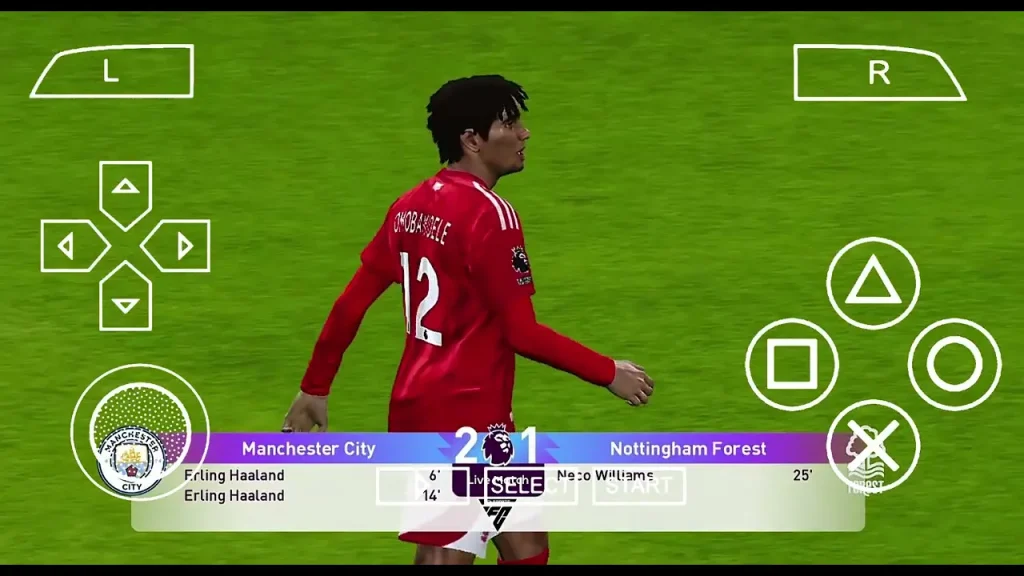Tap the D-pad left arrow
Image resolution: width=1024 pixels, height=576 pixels.
click(x=69, y=246)
